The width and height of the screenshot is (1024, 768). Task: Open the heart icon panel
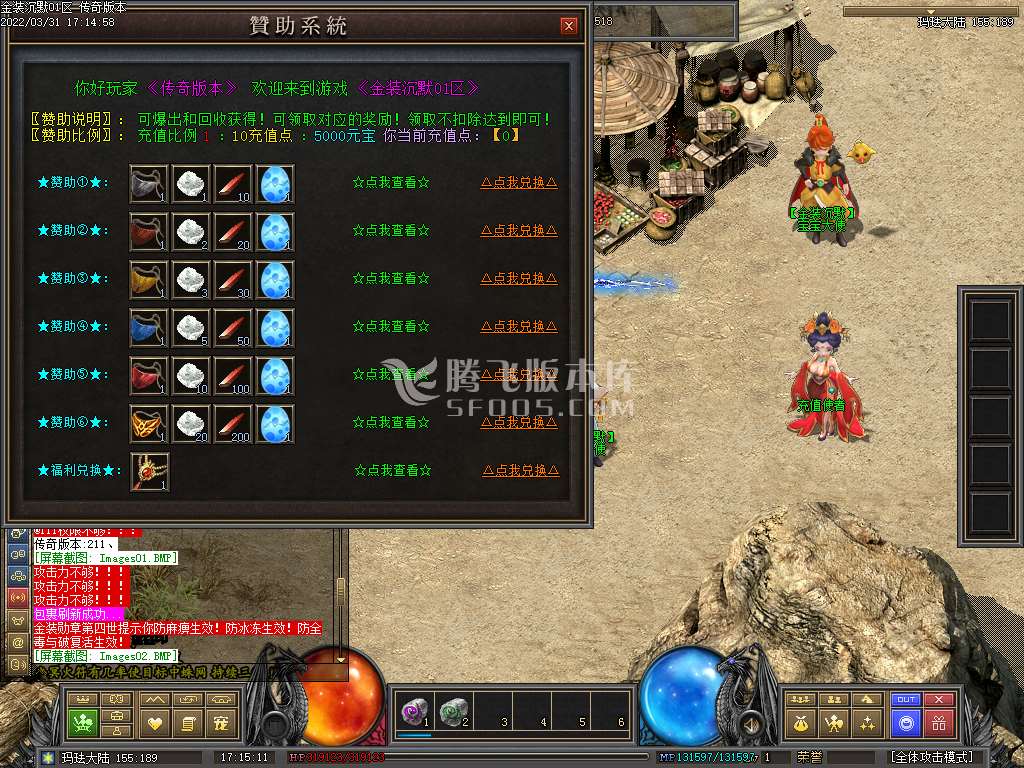coord(155,722)
